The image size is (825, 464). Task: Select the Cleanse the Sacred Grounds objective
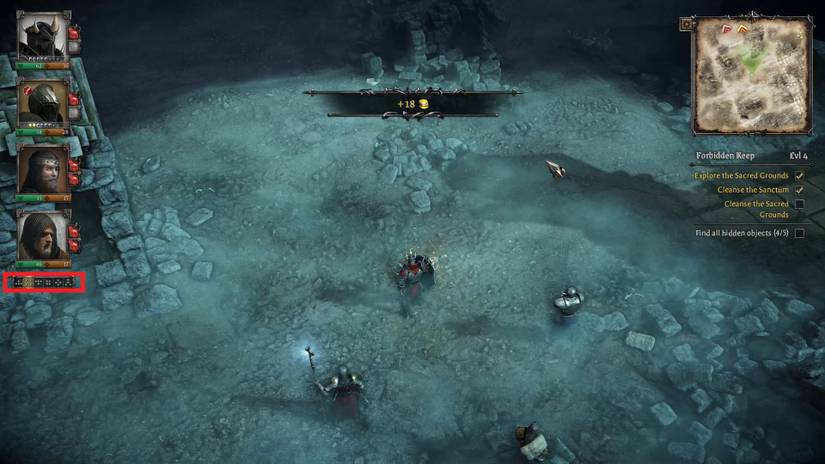point(756,209)
